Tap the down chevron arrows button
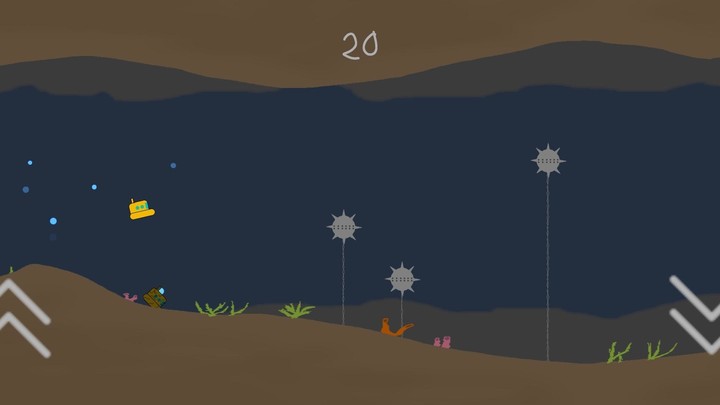The image size is (720, 405). pos(697,313)
